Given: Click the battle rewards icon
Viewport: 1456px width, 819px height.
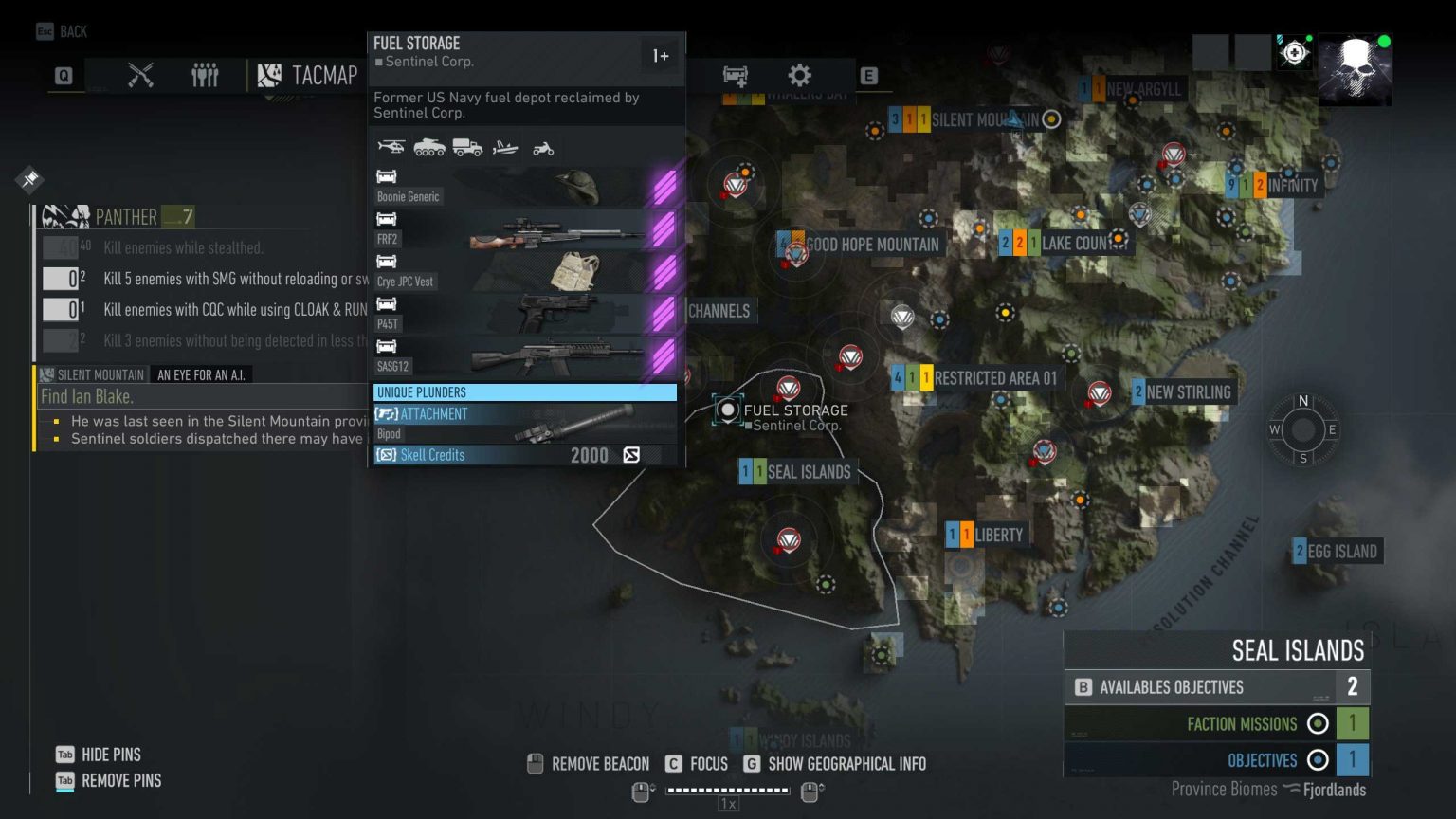Looking at the screenshot, I should 735,76.
